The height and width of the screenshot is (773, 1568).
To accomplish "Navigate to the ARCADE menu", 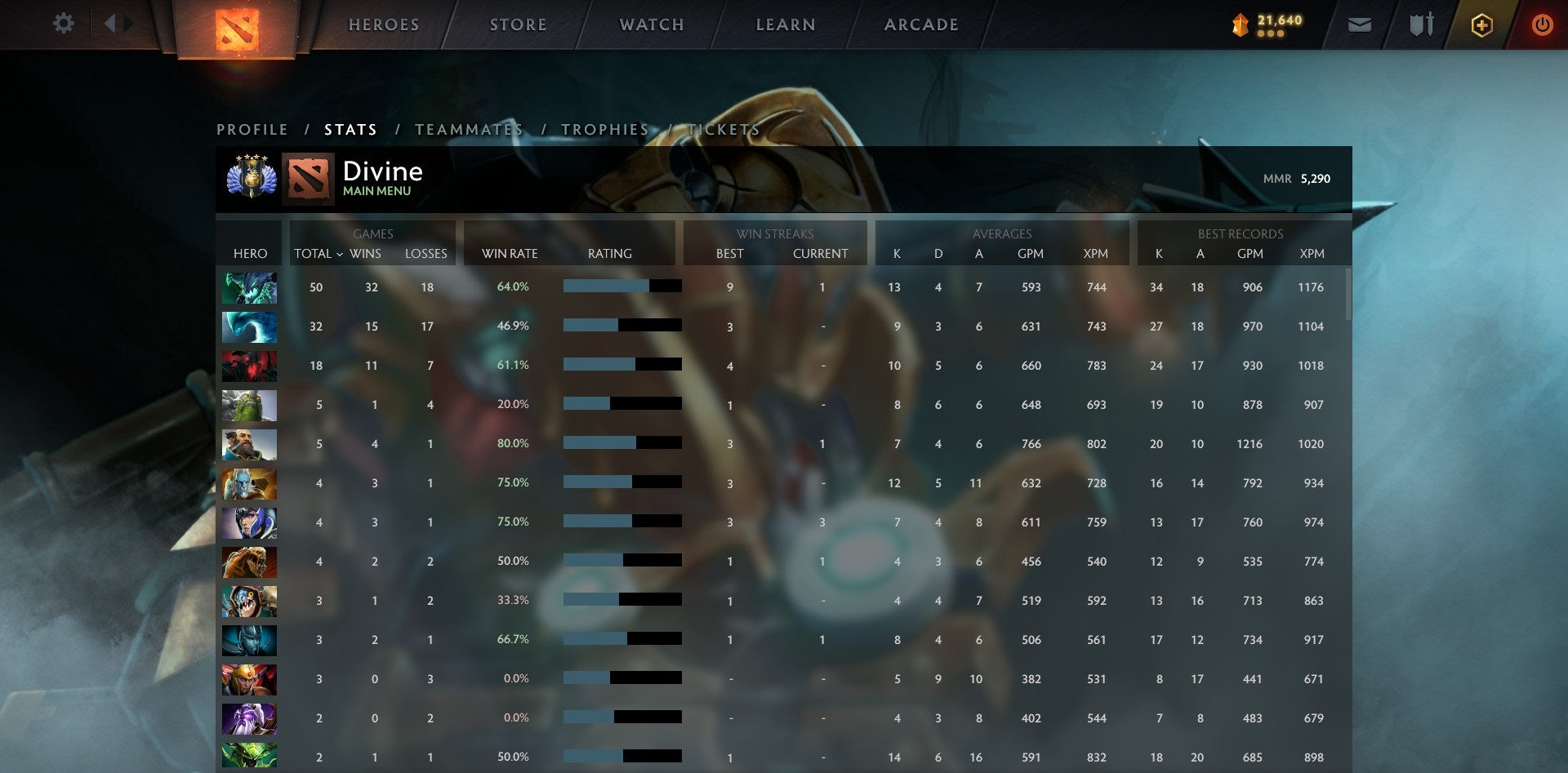I will [x=921, y=24].
